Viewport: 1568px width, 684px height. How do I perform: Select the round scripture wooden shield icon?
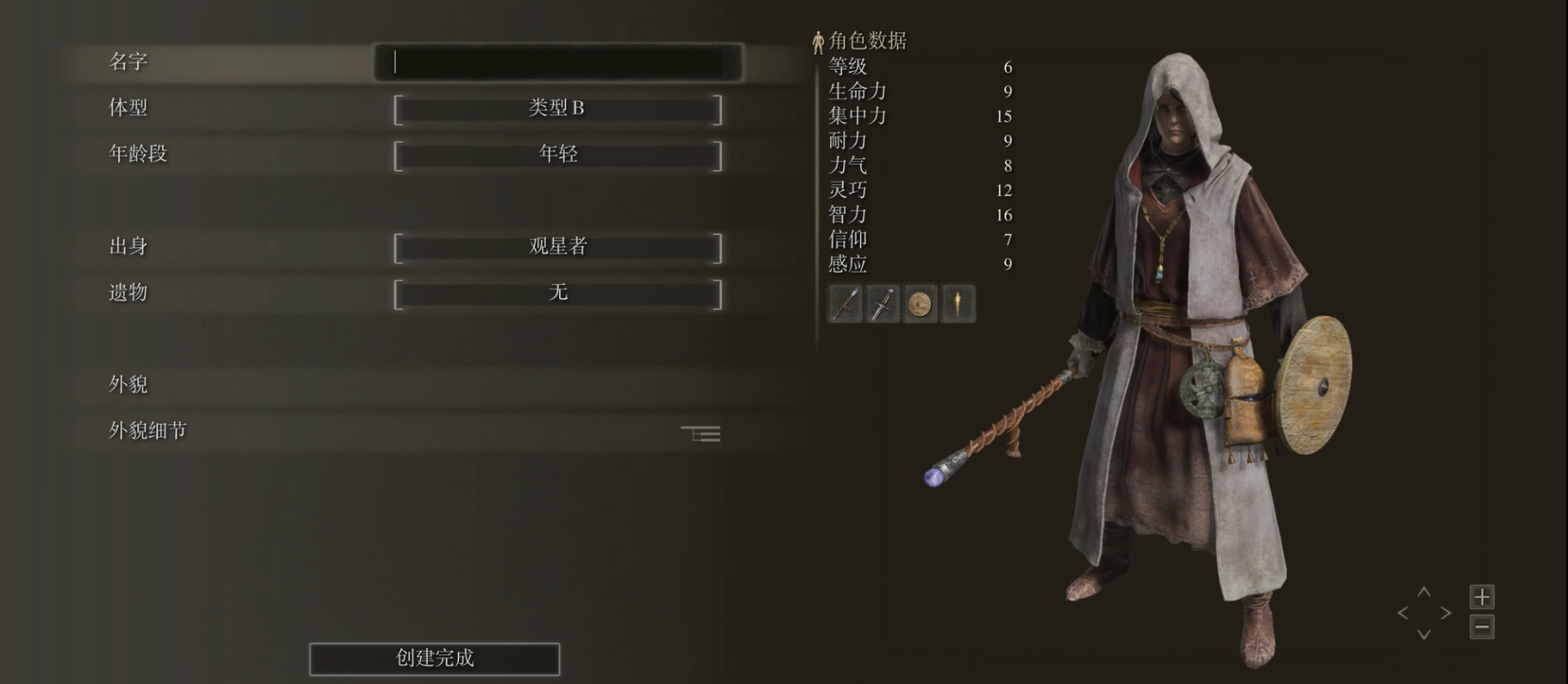pos(920,305)
